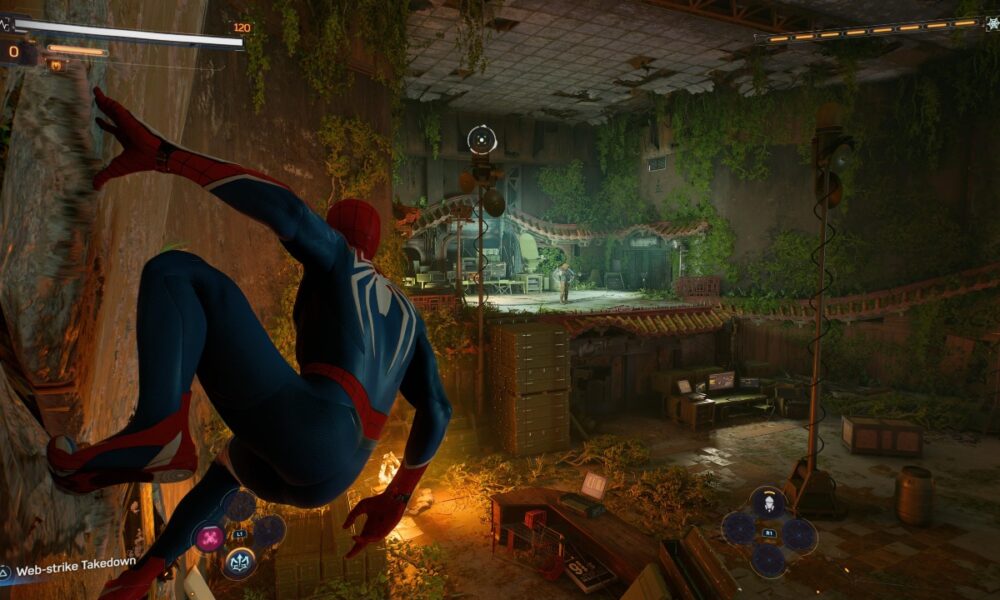
Task: Activate the pink crossed-webs ability
Action: click(209, 538)
